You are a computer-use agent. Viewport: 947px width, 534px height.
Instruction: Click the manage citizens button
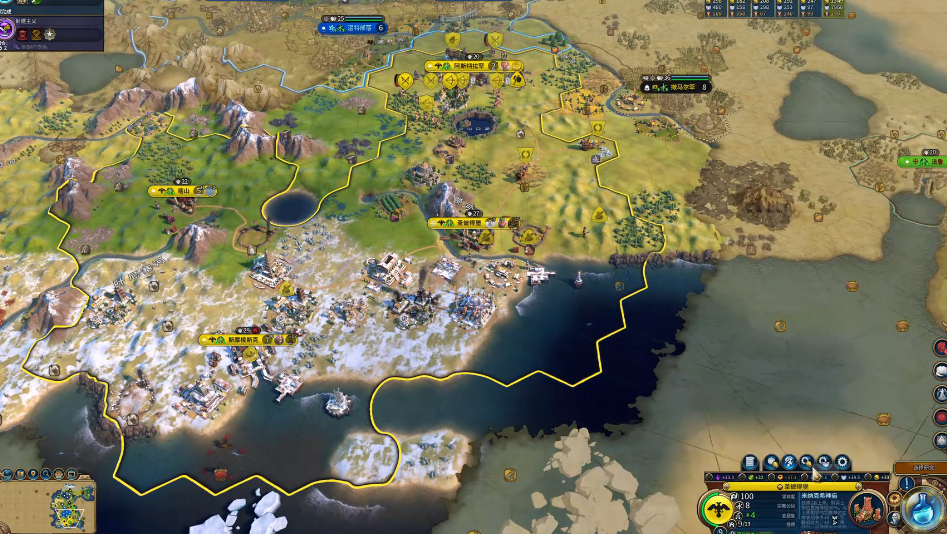(790, 462)
